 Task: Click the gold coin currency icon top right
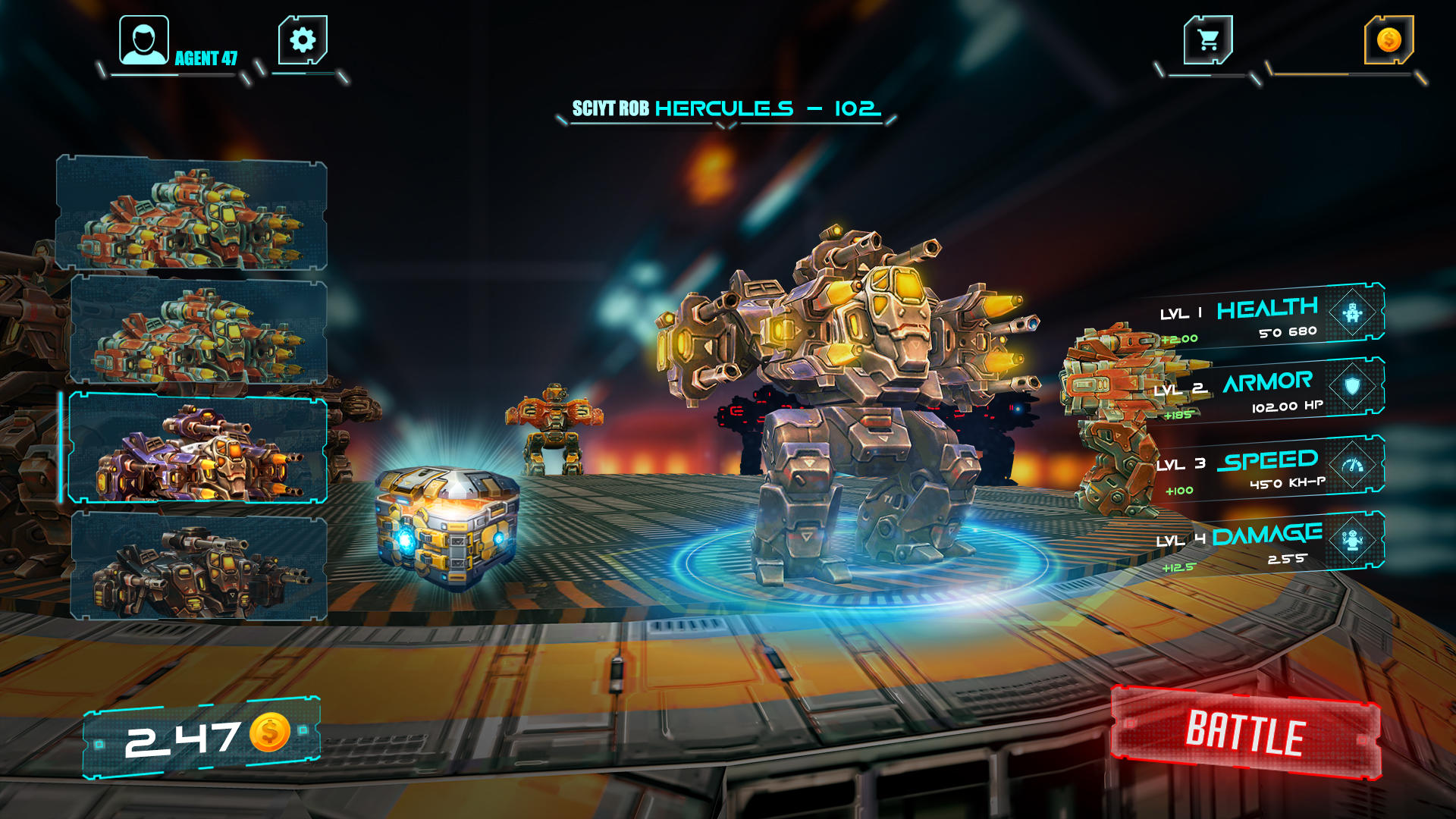[1391, 39]
